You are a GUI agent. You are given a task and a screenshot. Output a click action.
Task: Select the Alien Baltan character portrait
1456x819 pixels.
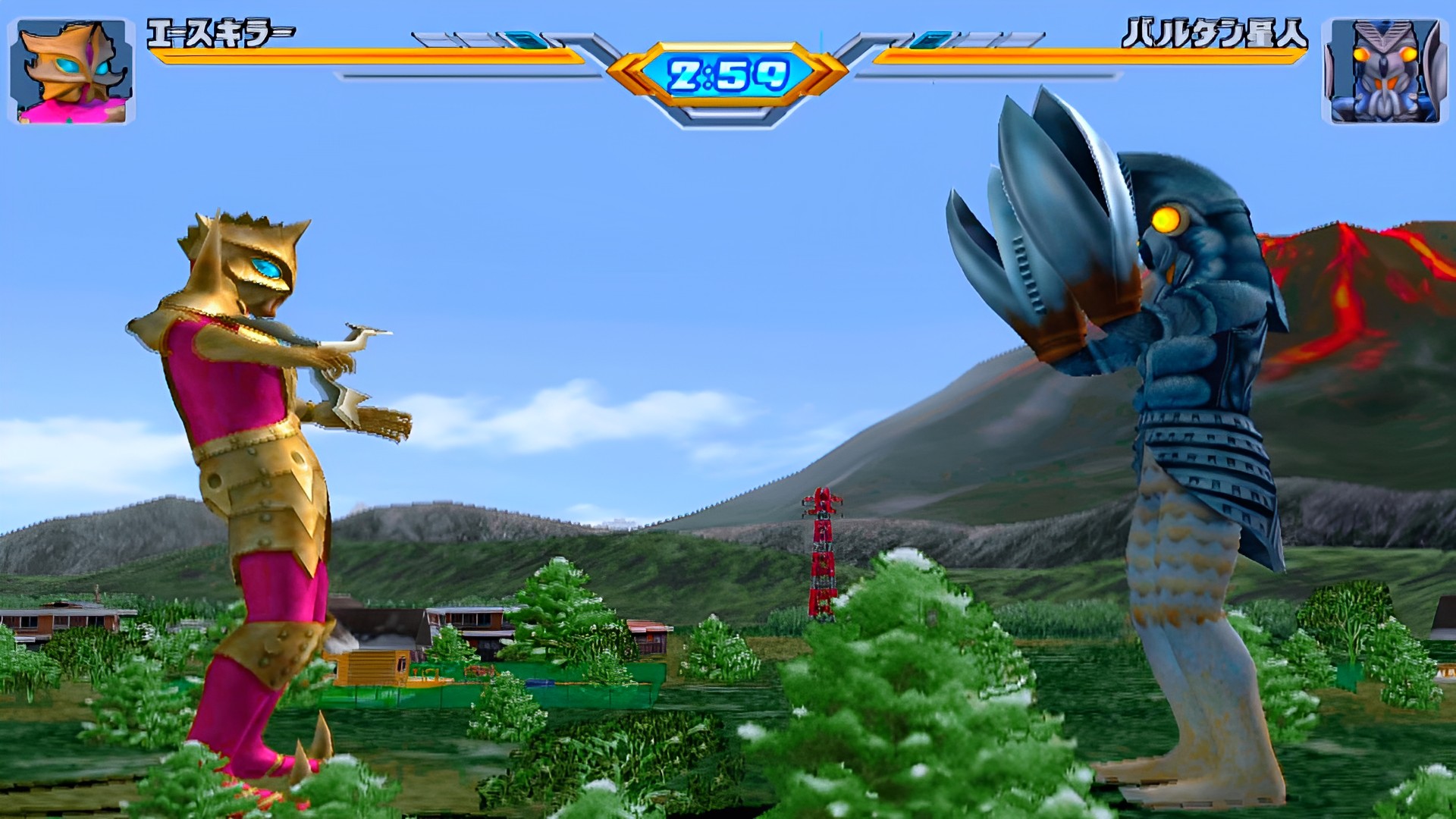coord(1383,71)
